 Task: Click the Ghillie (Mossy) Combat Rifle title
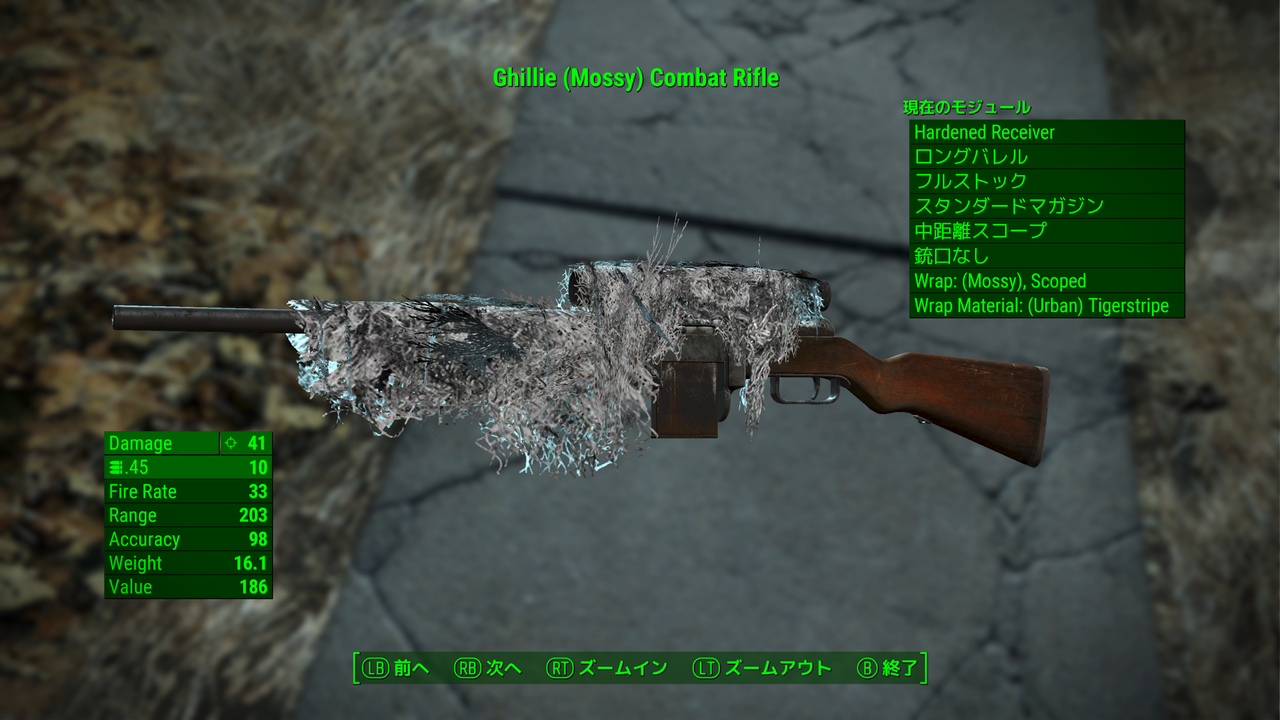pos(636,77)
